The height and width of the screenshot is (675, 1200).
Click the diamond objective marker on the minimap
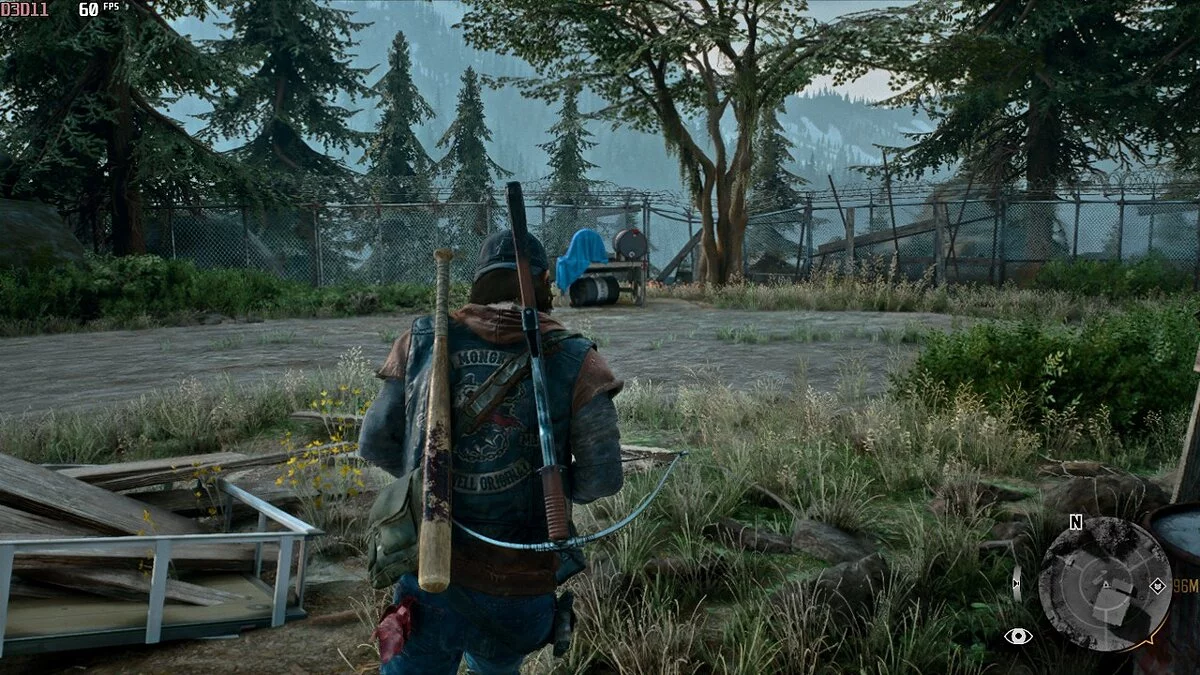pyautogui.click(x=1157, y=586)
